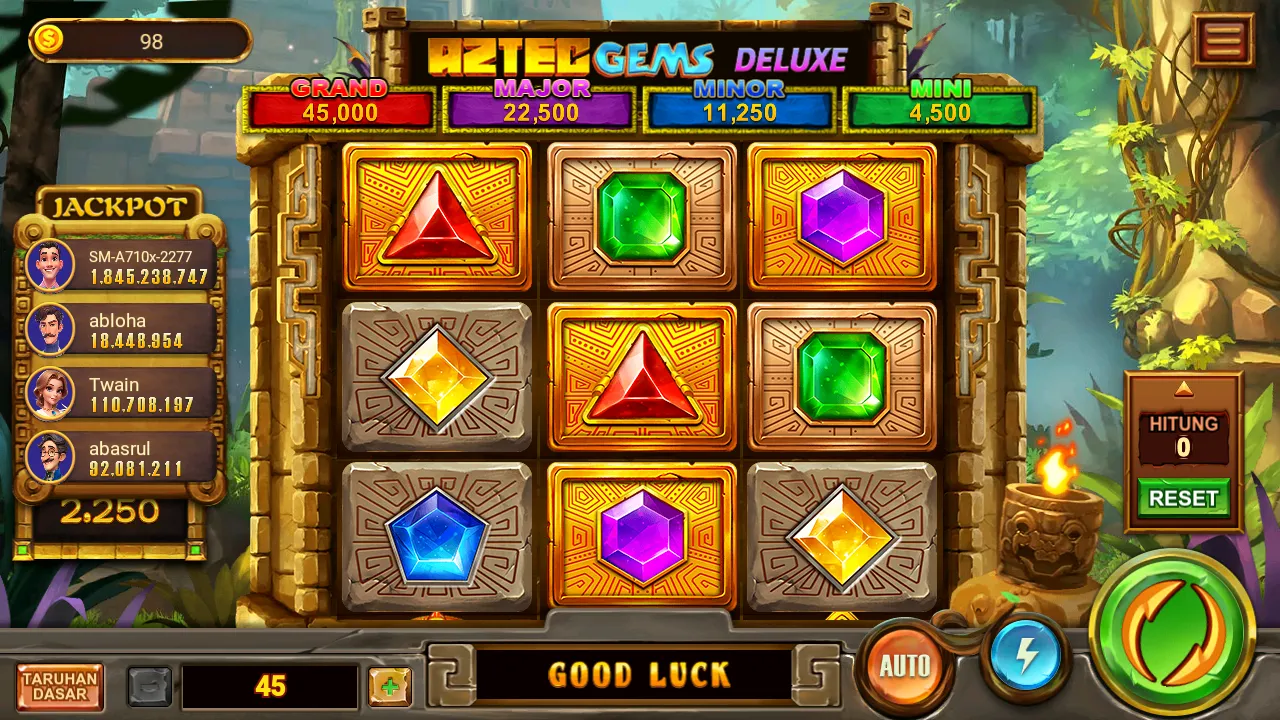Open the GRAND jackpot banner
This screenshot has width=1280, height=720.
(x=339, y=103)
